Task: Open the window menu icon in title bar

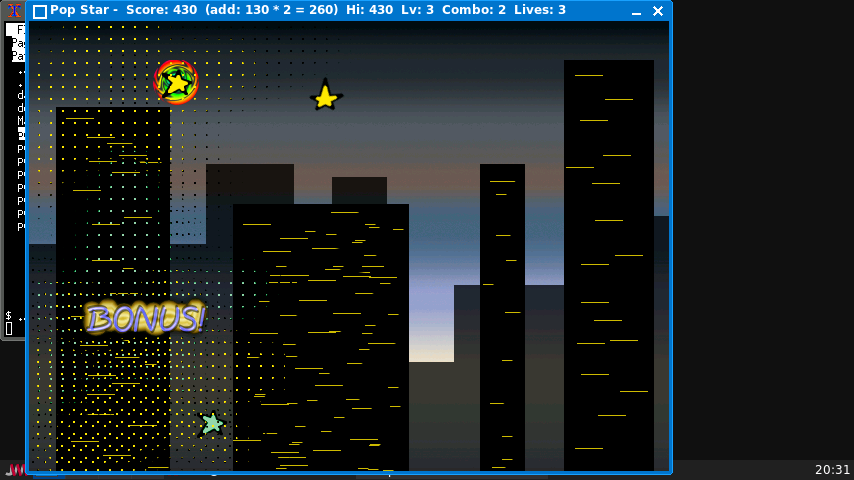Action: pyautogui.click(x=40, y=11)
